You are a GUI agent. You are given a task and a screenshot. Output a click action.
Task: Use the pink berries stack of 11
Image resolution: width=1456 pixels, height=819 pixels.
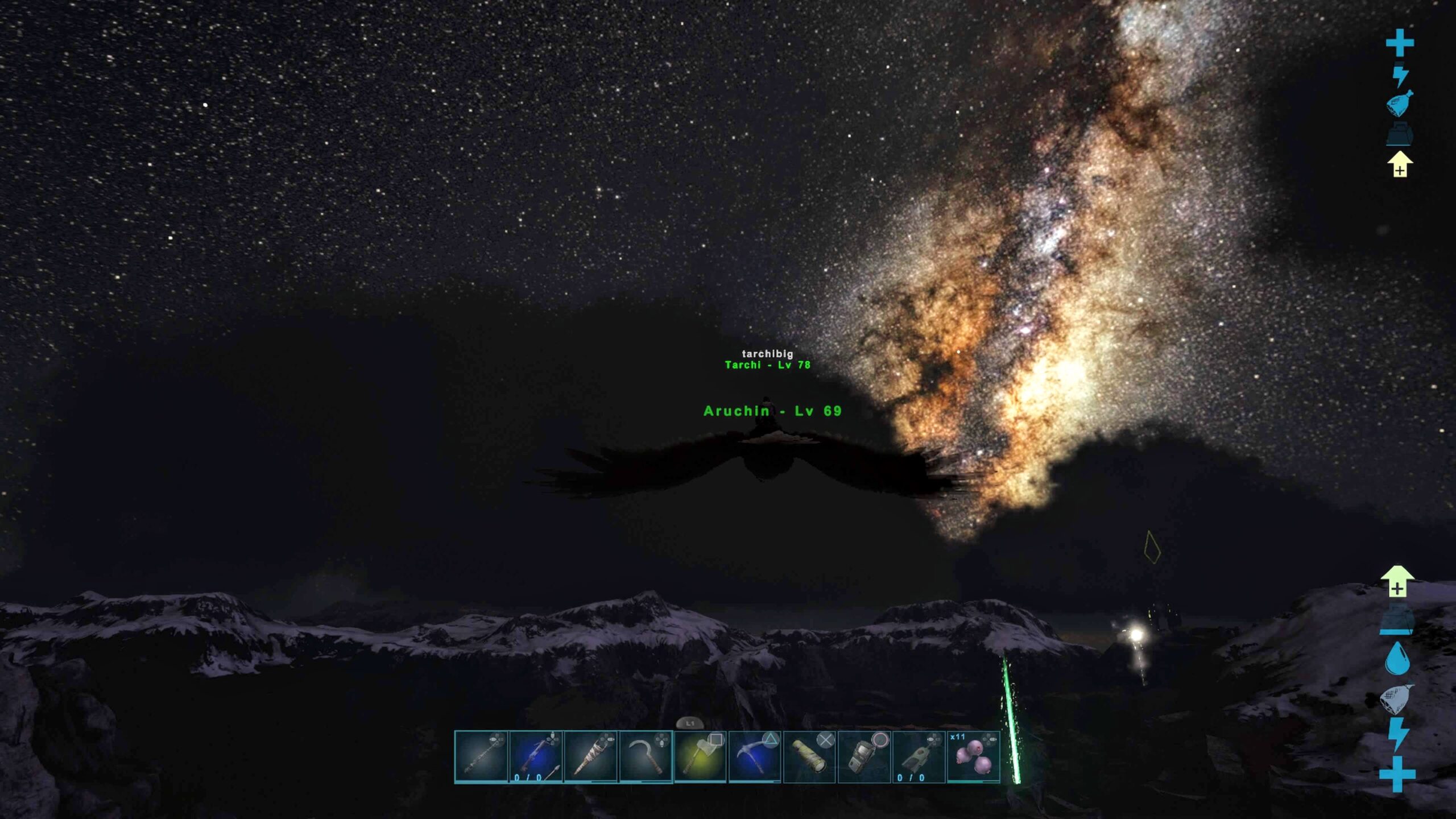pos(973,757)
